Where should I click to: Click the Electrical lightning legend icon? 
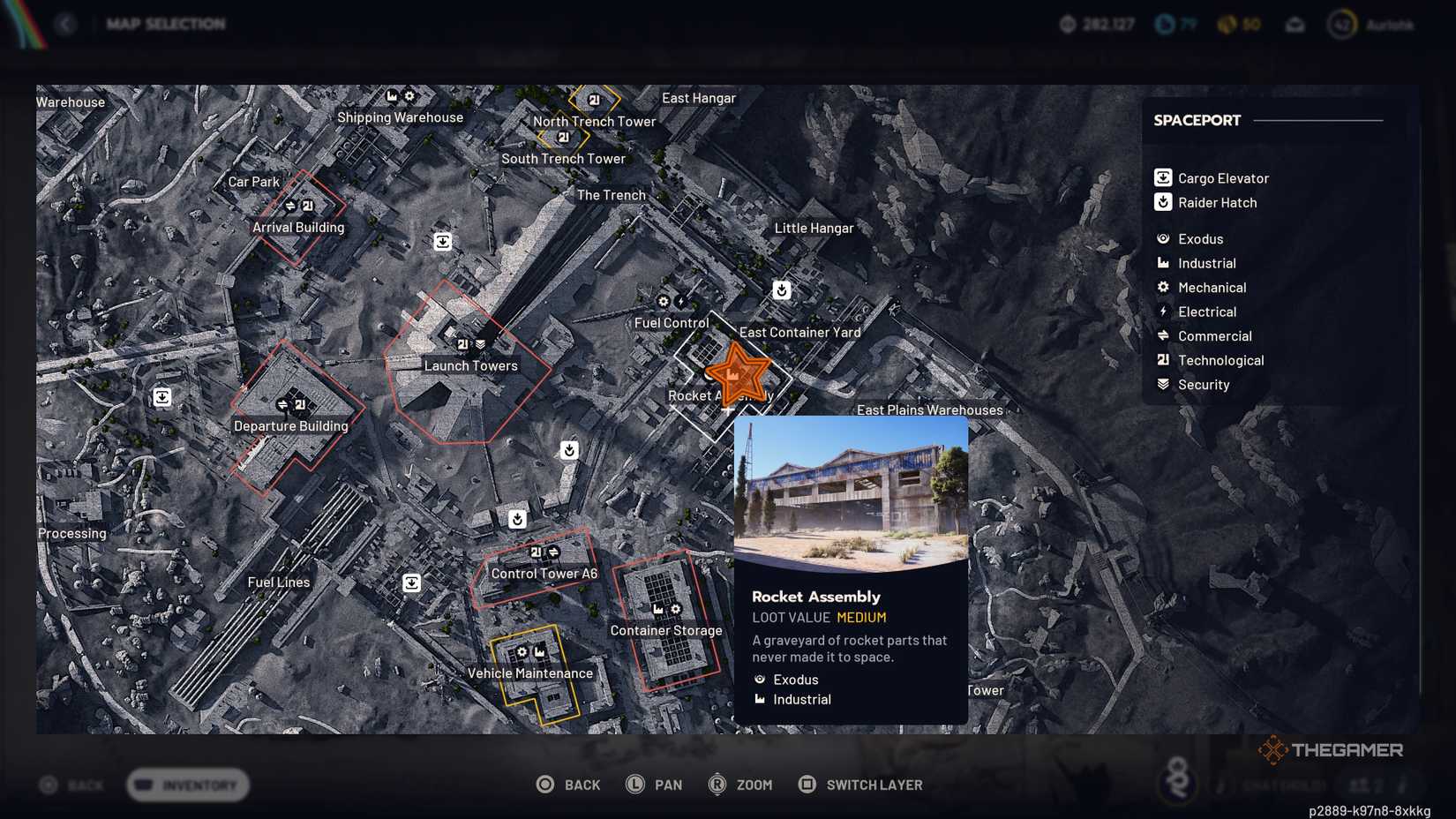(x=1162, y=312)
